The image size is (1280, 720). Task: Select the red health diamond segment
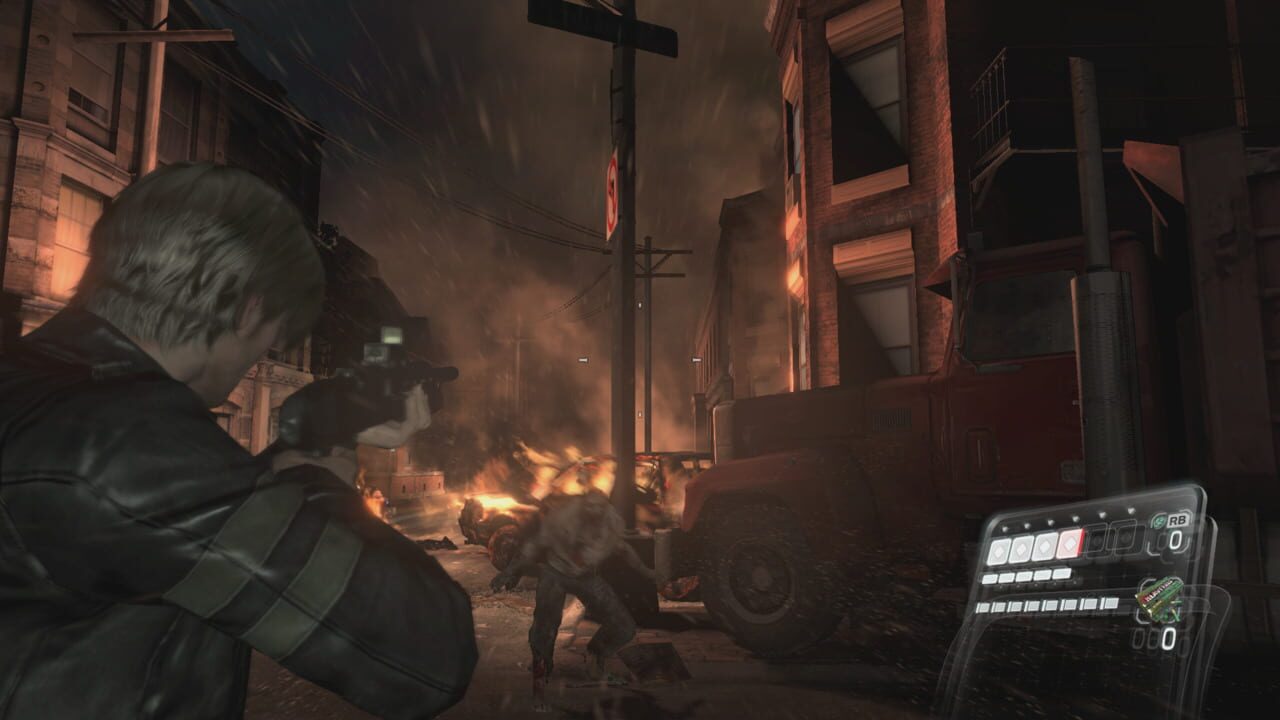tap(1070, 543)
